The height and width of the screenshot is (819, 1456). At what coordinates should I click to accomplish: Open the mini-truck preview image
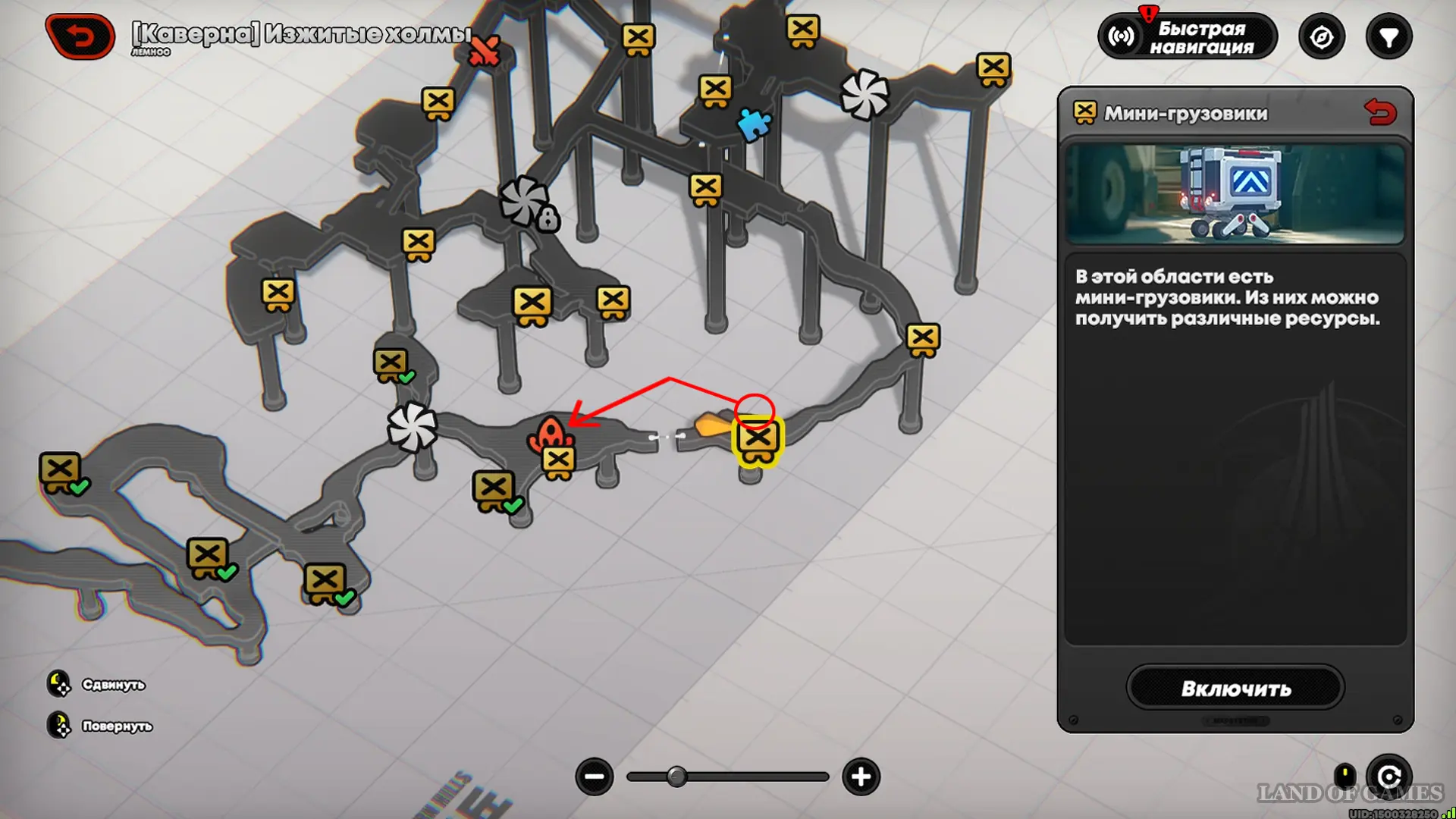pos(1235,194)
